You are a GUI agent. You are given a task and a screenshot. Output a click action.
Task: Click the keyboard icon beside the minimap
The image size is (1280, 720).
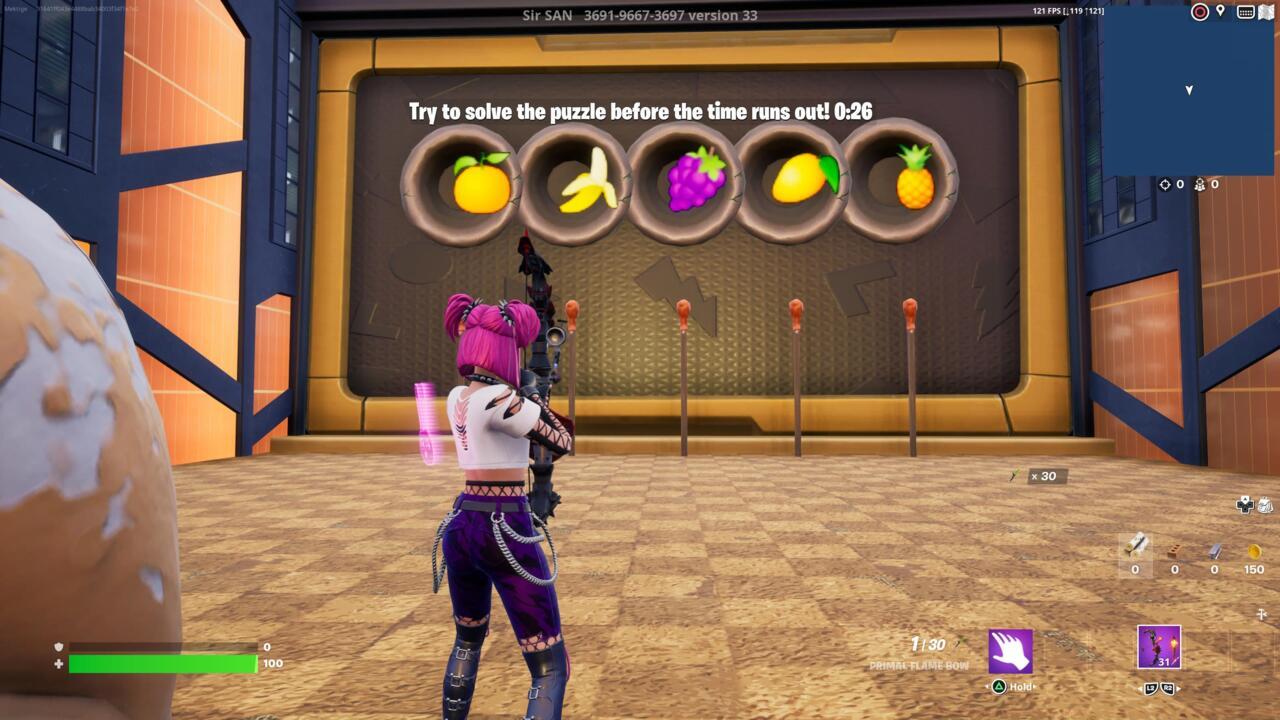click(1246, 11)
